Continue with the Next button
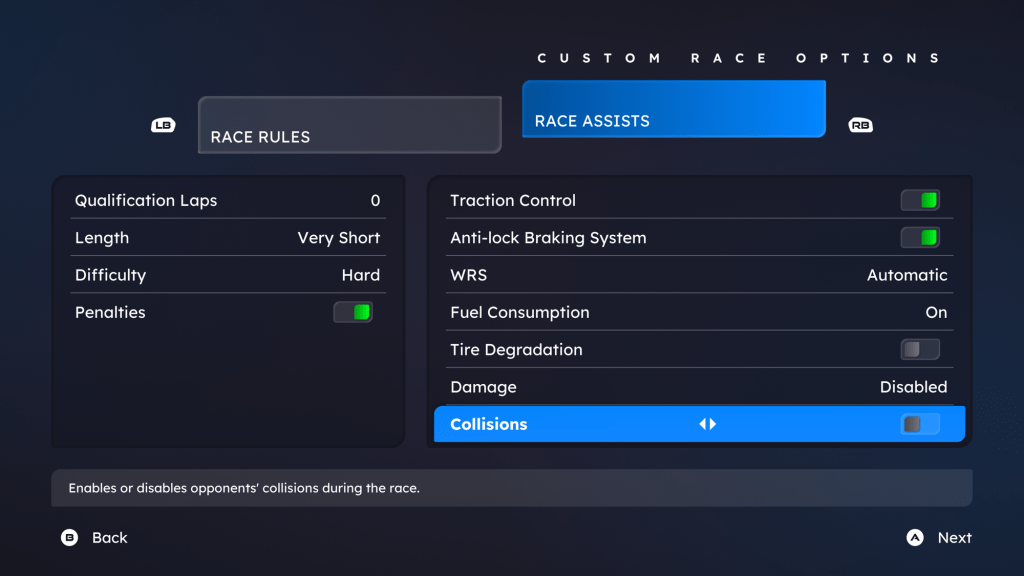The image size is (1024, 576). 939,538
